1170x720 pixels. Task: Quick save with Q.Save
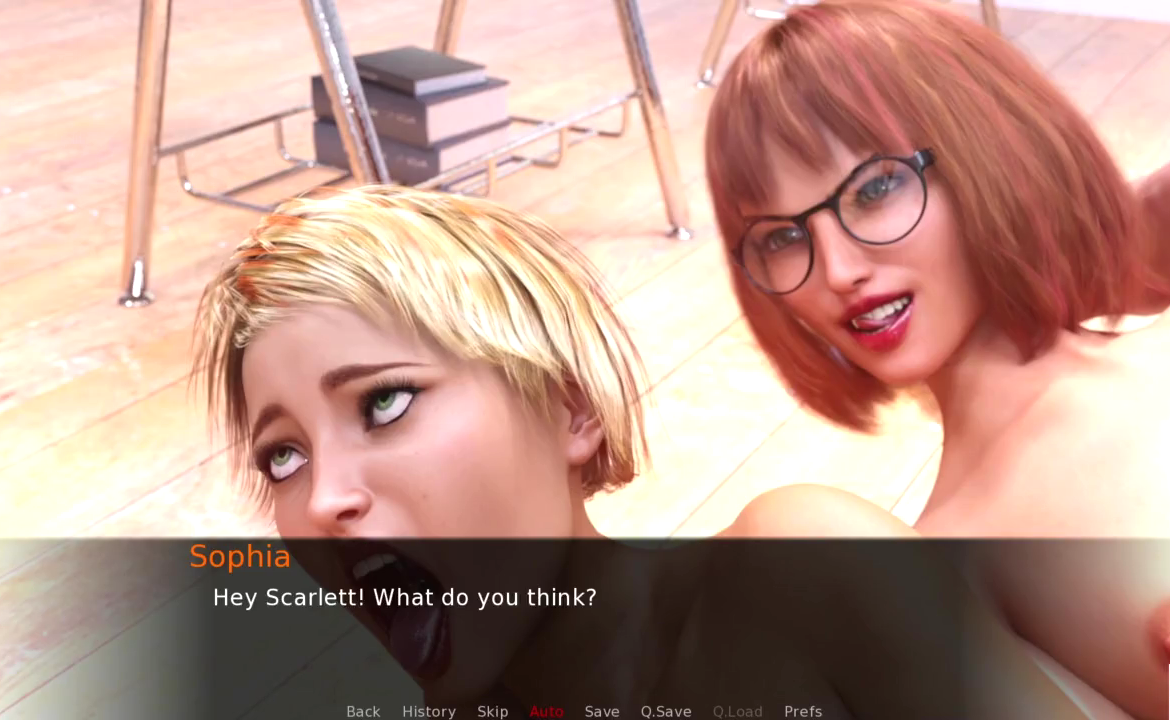[x=666, y=711]
